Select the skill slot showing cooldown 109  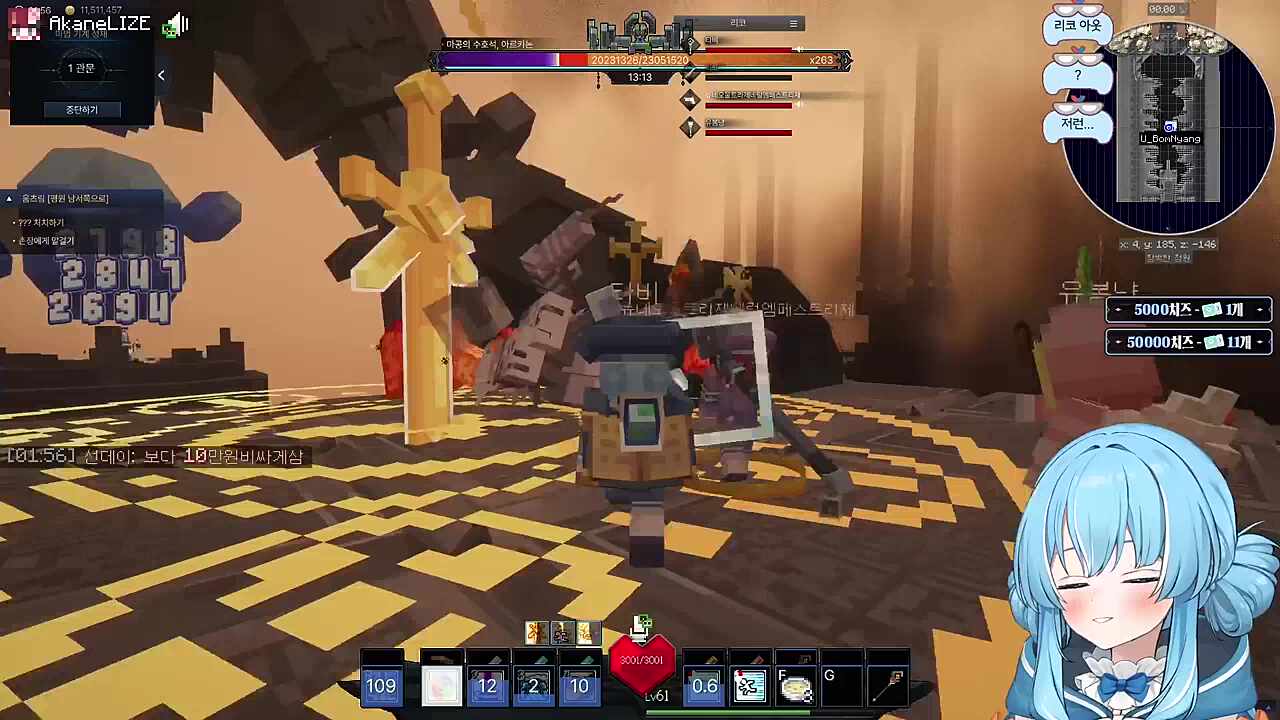(381, 685)
